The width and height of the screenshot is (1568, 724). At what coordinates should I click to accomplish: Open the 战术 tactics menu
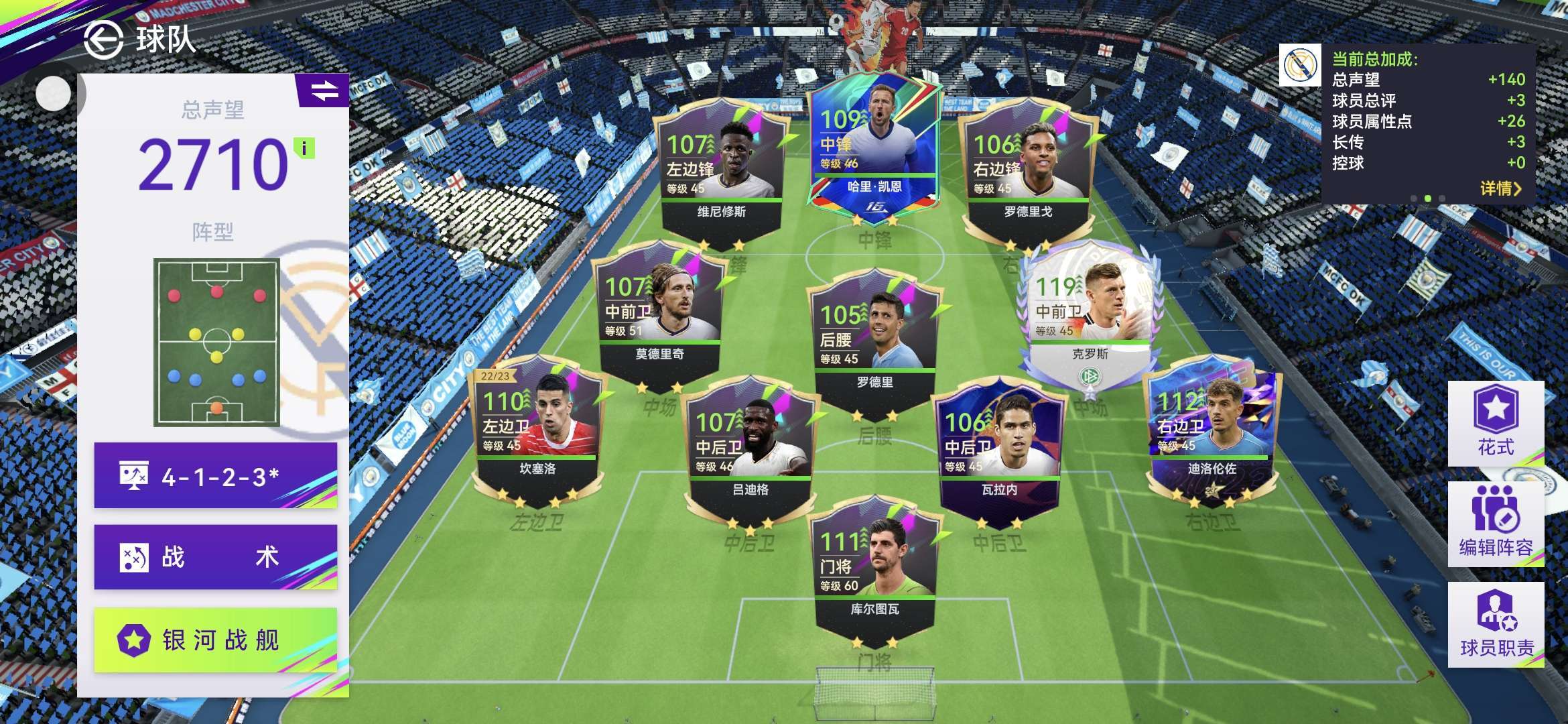point(215,557)
